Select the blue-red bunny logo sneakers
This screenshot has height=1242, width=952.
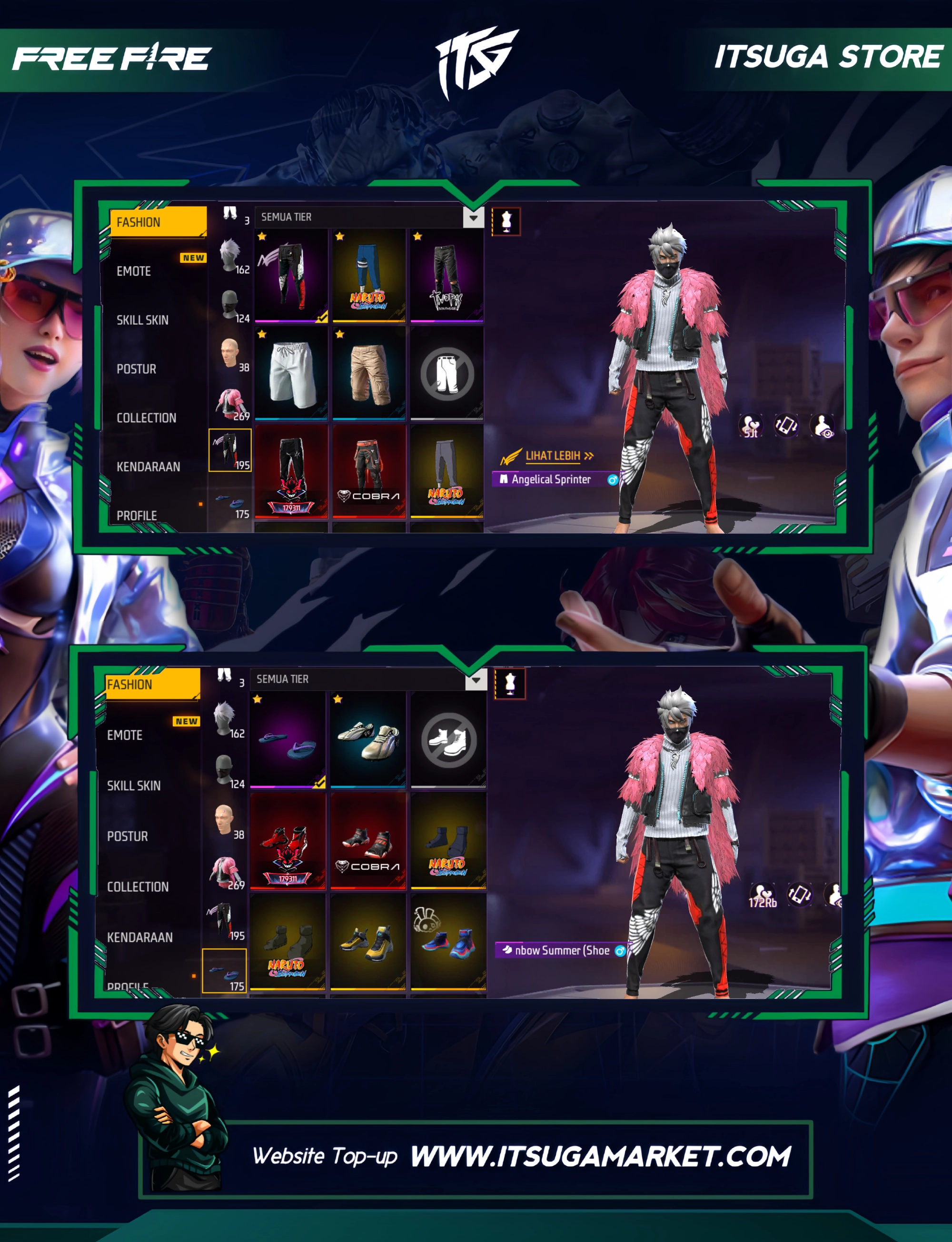(x=448, y=942)
